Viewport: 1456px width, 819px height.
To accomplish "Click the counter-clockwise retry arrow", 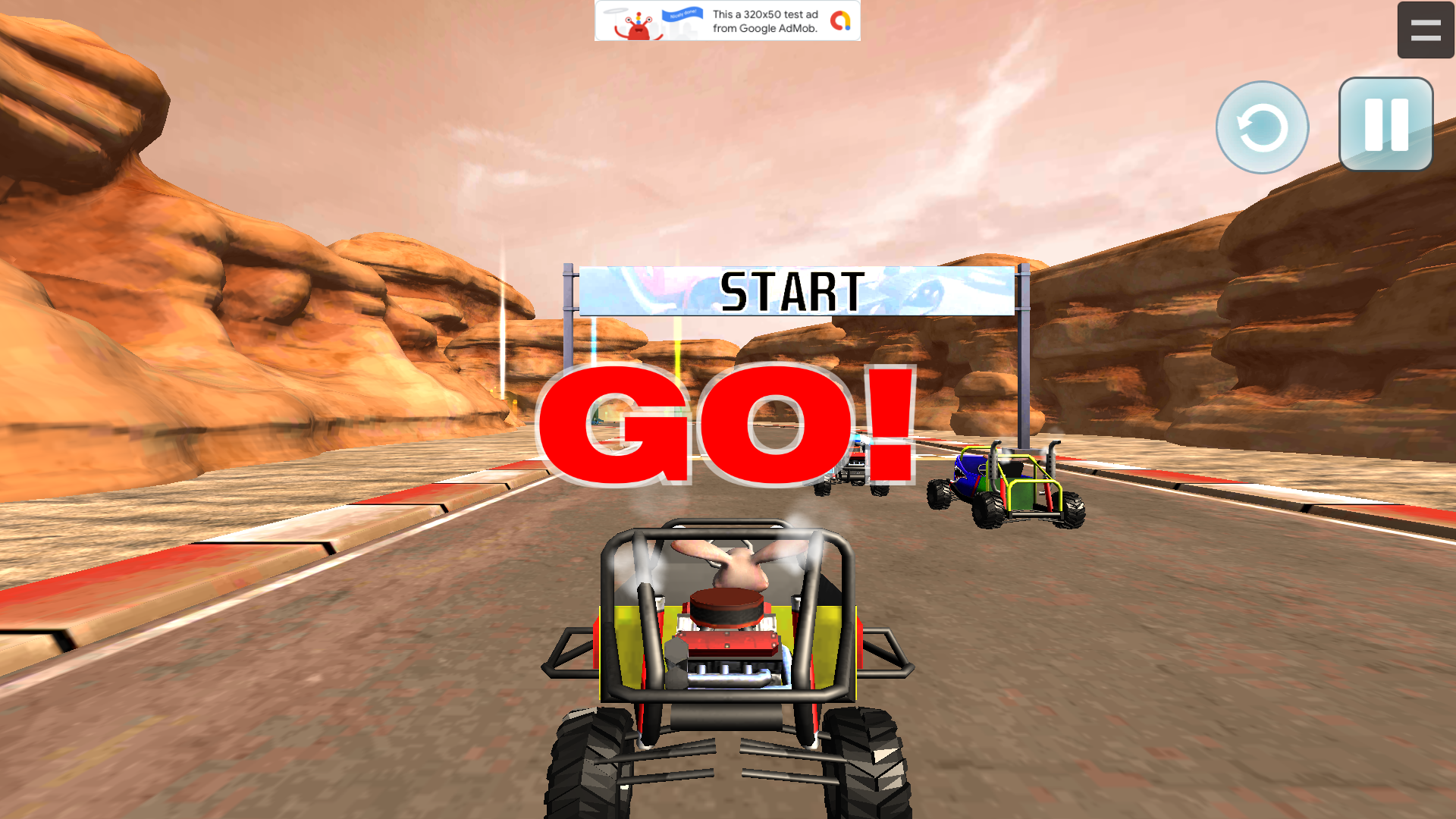I will (1261, 127).
